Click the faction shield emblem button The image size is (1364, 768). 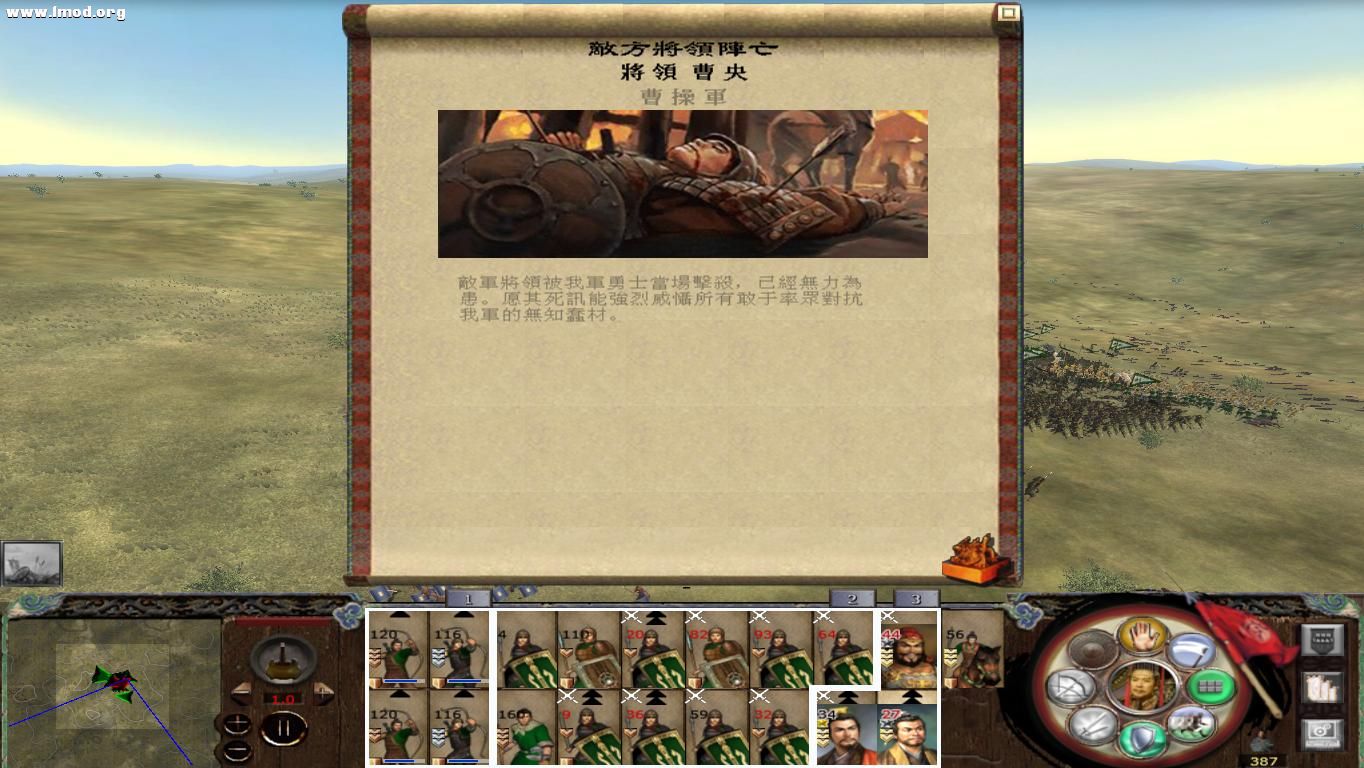[1323, 640]
